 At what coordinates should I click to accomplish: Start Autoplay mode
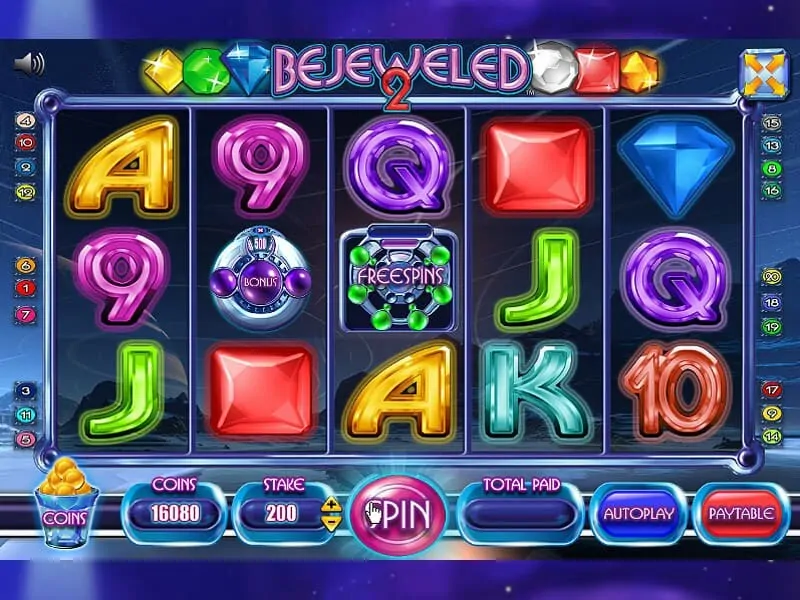click(x=639, y=514)
